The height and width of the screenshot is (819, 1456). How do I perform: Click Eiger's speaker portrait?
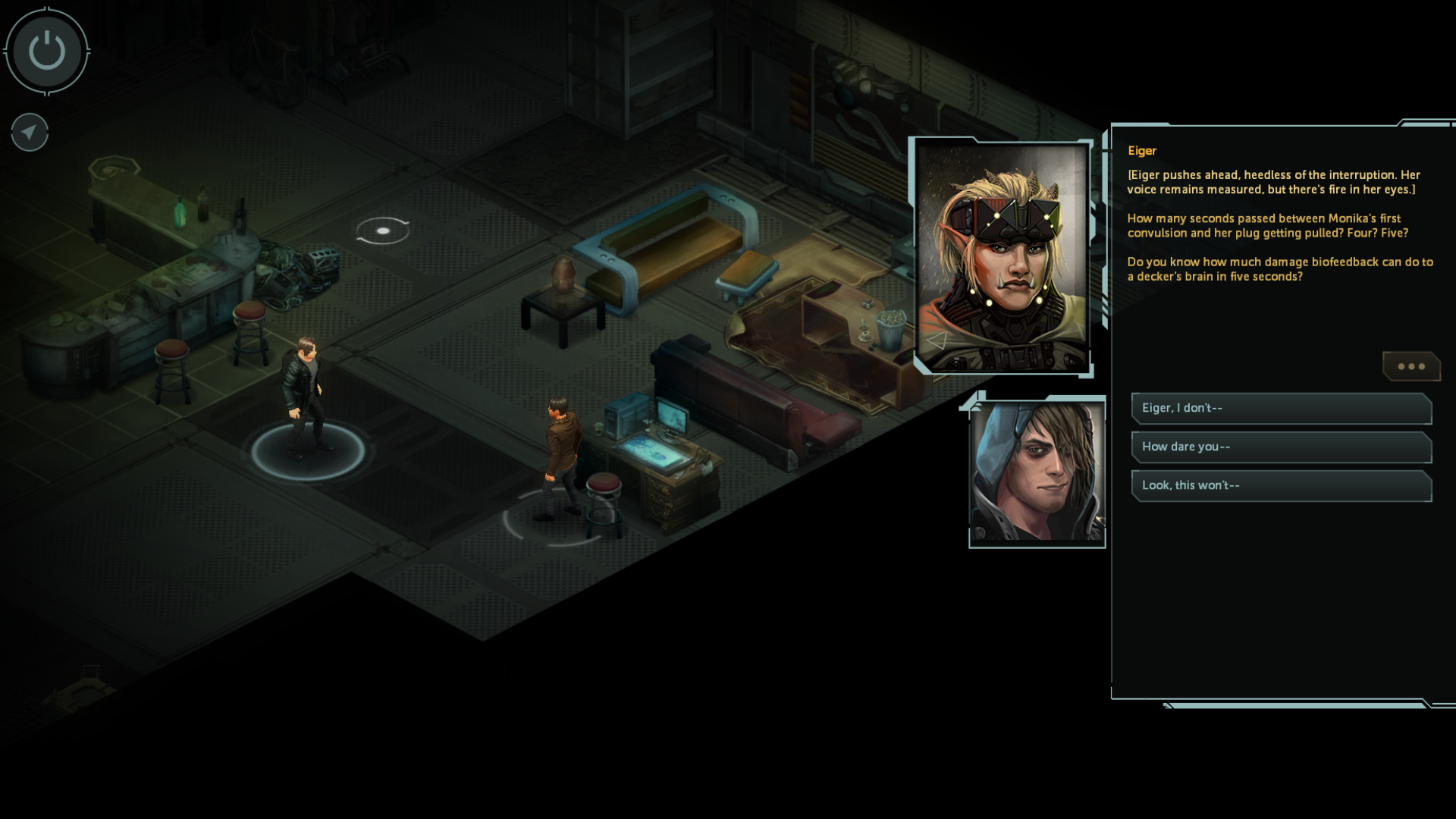point(1002,256)
